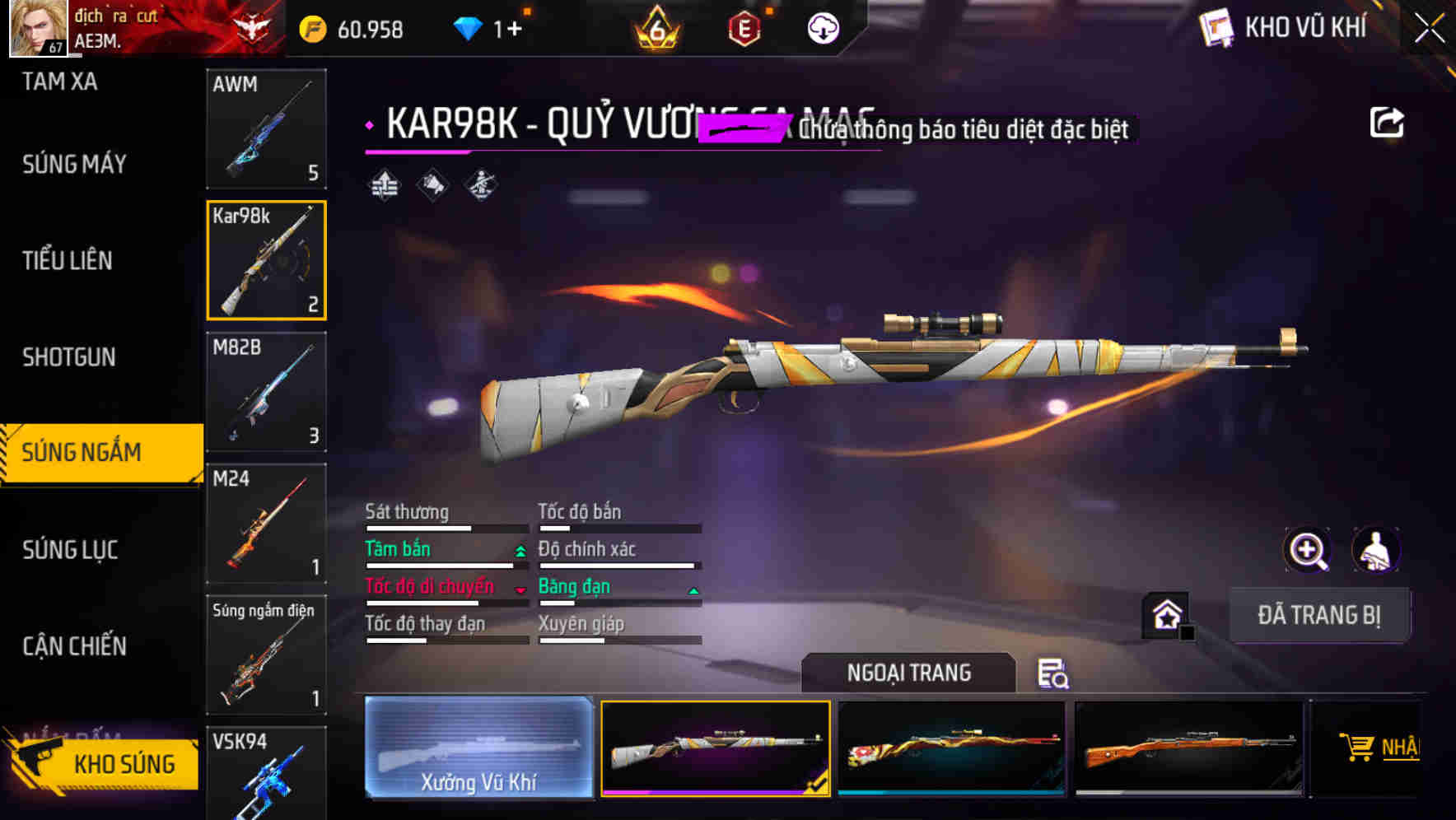
Task: Click the cloud download icon in top bar
Action: click(x=822, y=27)
